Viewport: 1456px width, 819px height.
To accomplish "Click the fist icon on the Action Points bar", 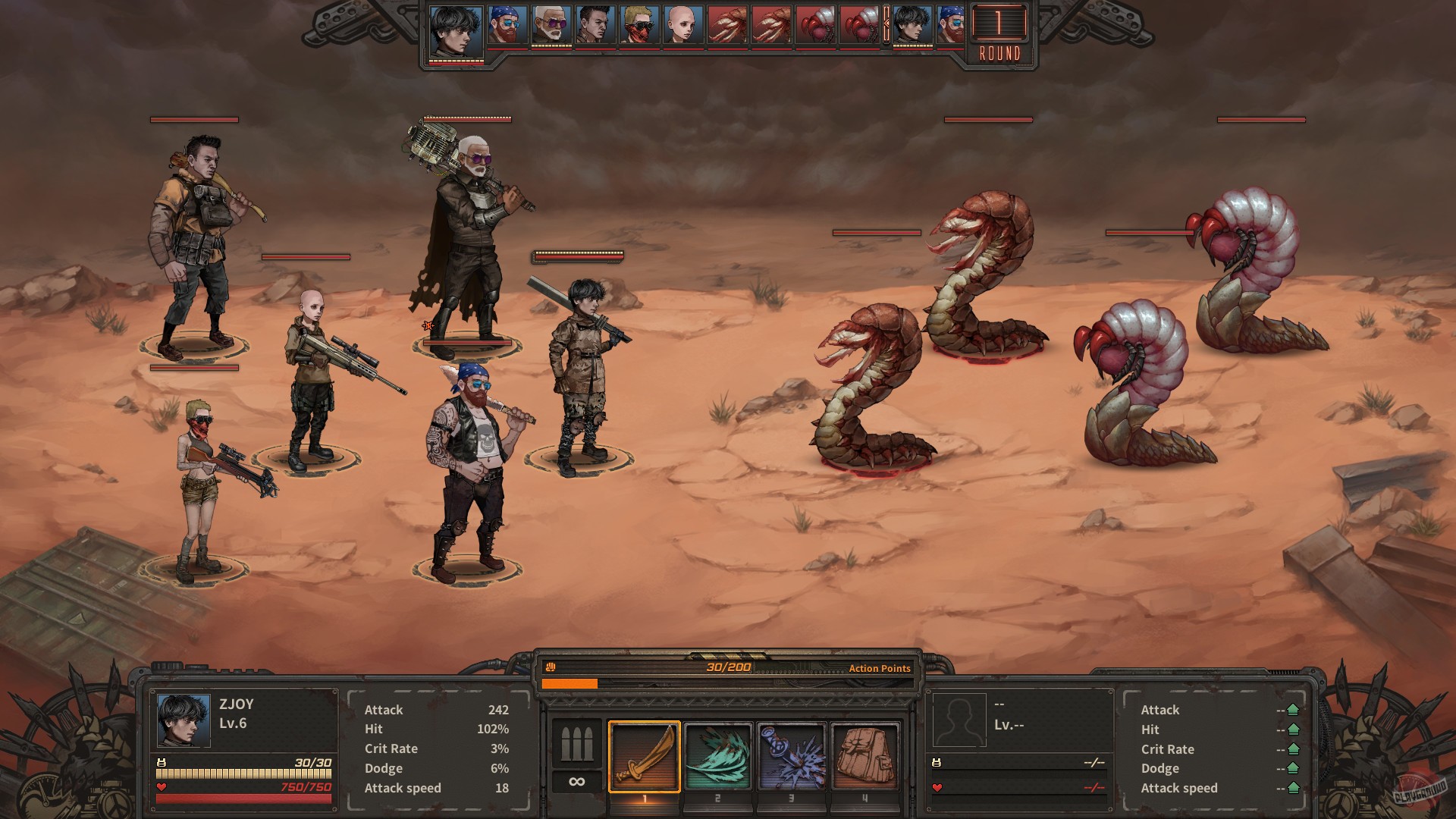I will (x=552, y=668).
